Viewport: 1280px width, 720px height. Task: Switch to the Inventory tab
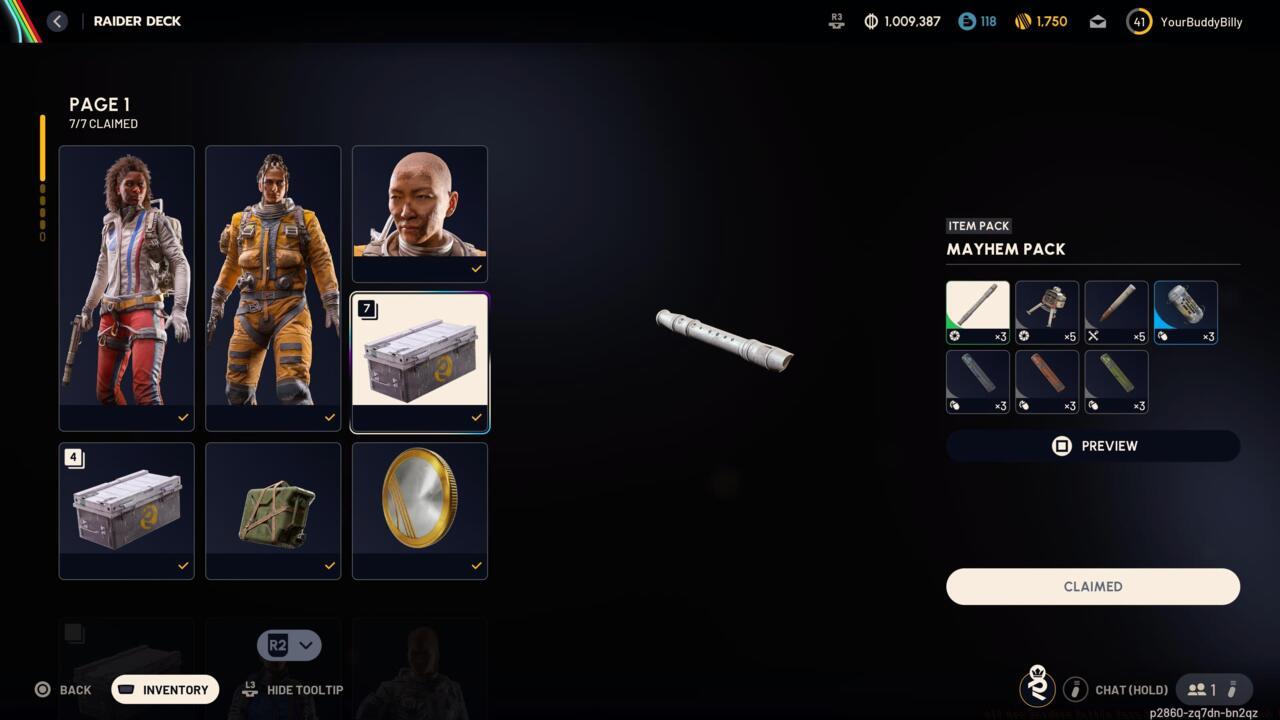click(x=165, y=690)
